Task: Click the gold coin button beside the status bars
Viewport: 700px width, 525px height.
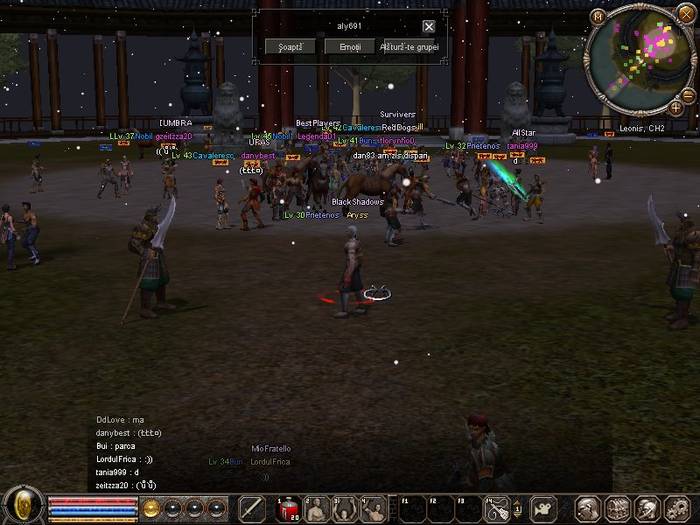Action: (x=152, y=508)
